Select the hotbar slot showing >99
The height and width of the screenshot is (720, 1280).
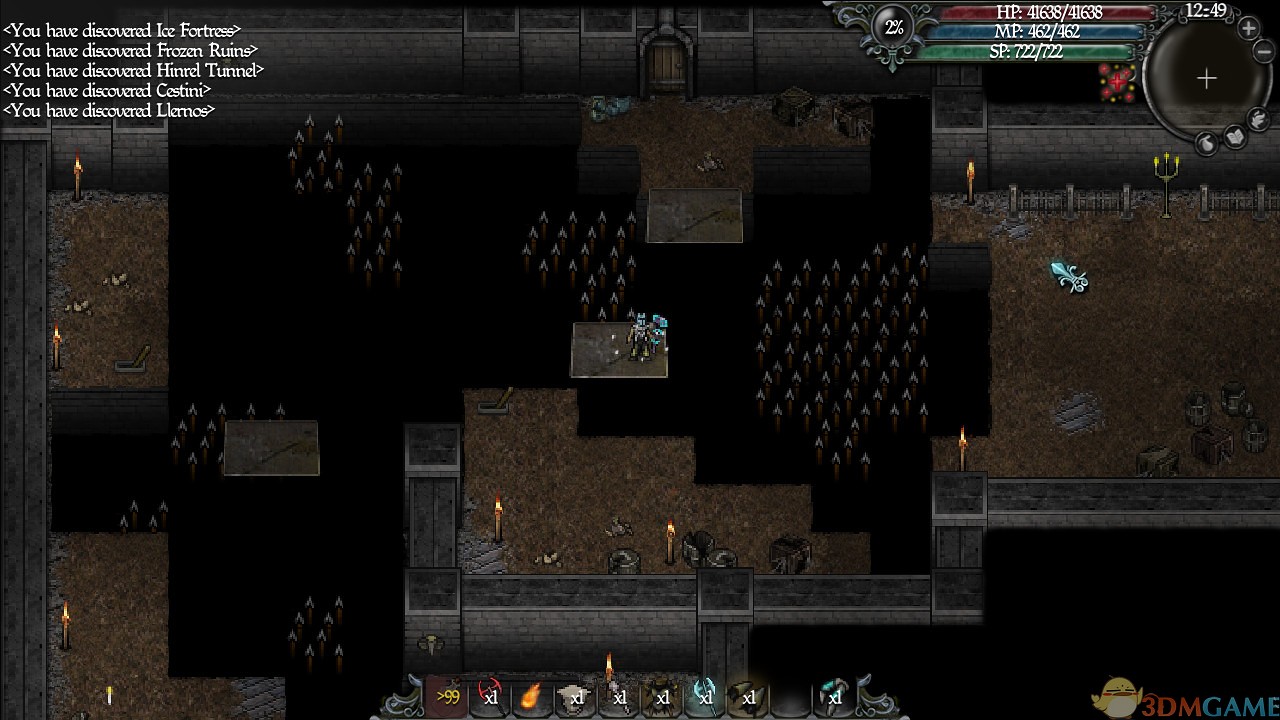pos(447,697)
